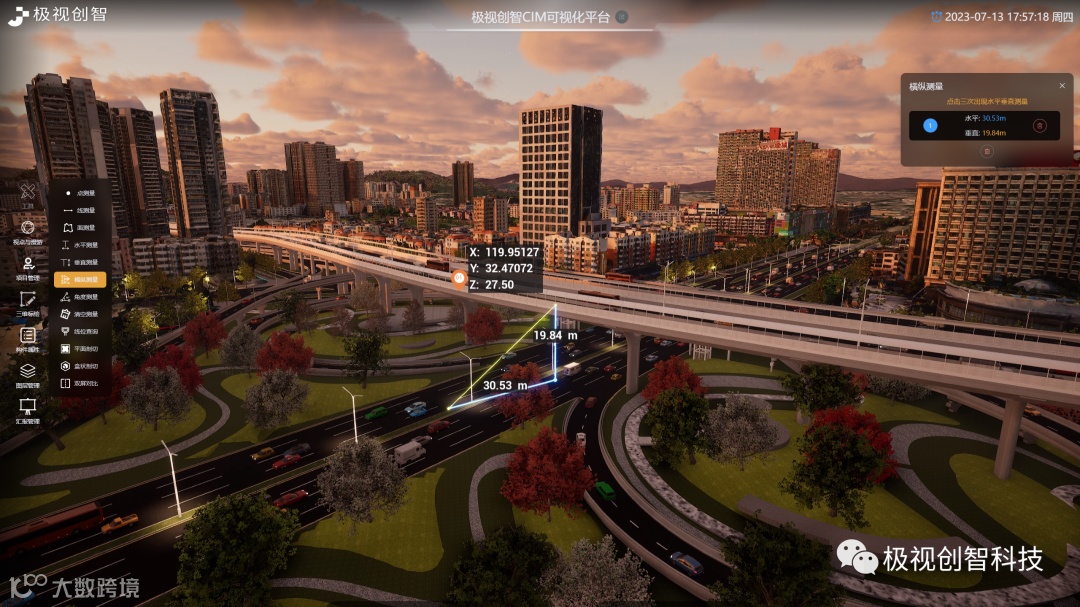
Task: Select 面测量 area measurement tool
Action: click(80, 228)
